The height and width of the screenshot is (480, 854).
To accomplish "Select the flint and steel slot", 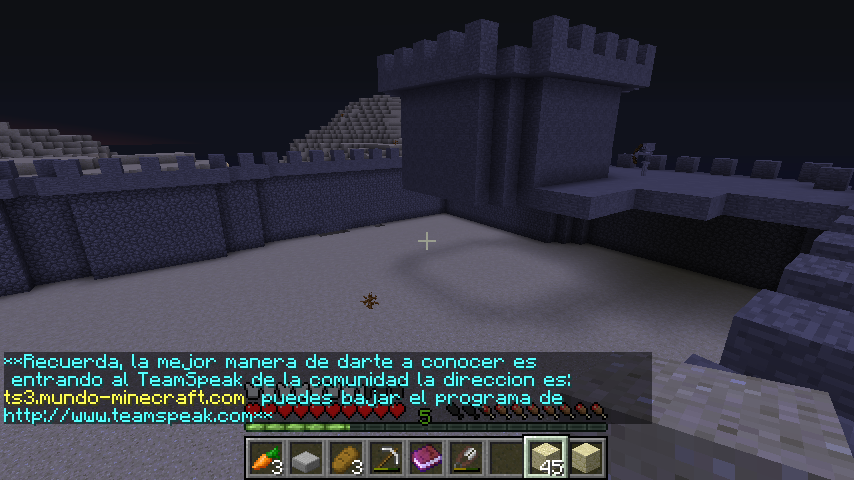I will 466,458.
